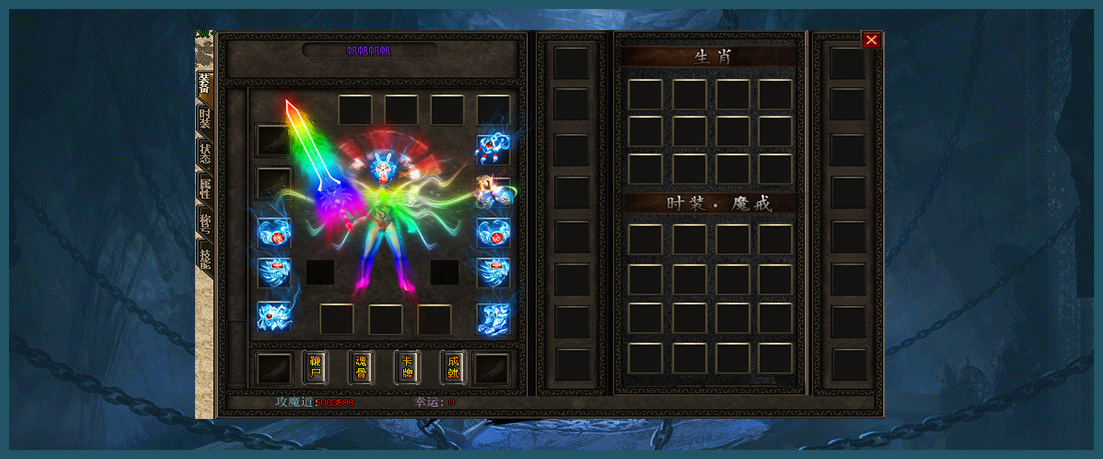
Task: Choose the glowing blue boots slot
Action: (493, 318)
